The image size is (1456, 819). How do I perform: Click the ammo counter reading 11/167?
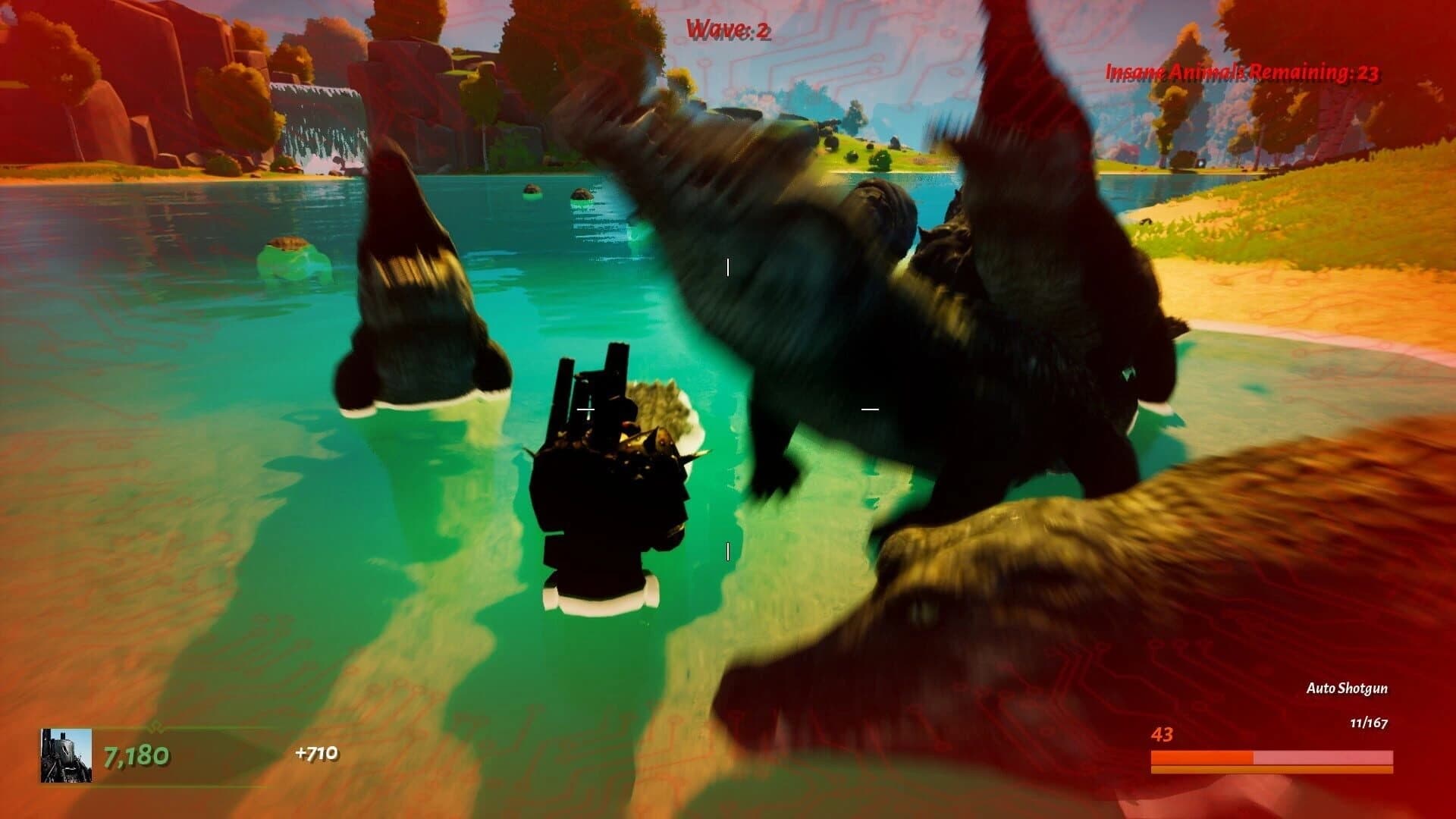coord(1369,723)
